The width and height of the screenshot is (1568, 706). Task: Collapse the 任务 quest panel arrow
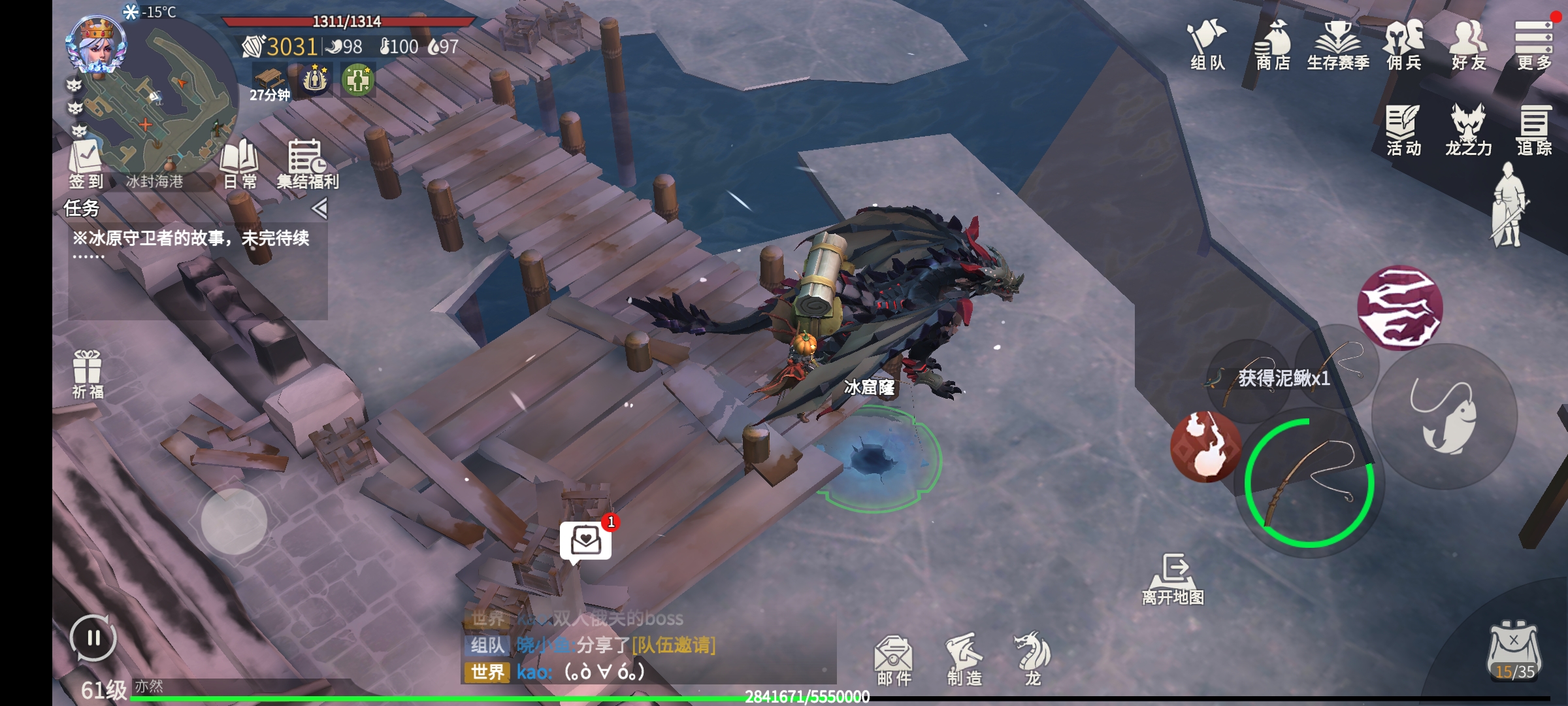pyautogui.click(x=319, y=209)
